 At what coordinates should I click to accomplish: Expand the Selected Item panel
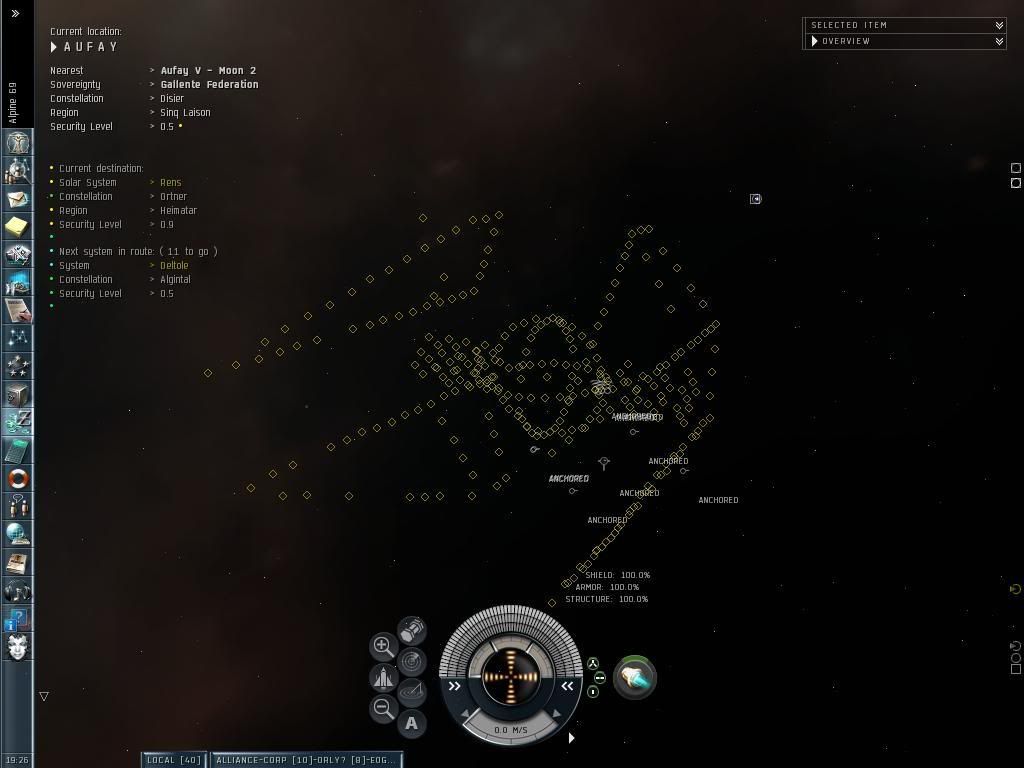[999, 25]
